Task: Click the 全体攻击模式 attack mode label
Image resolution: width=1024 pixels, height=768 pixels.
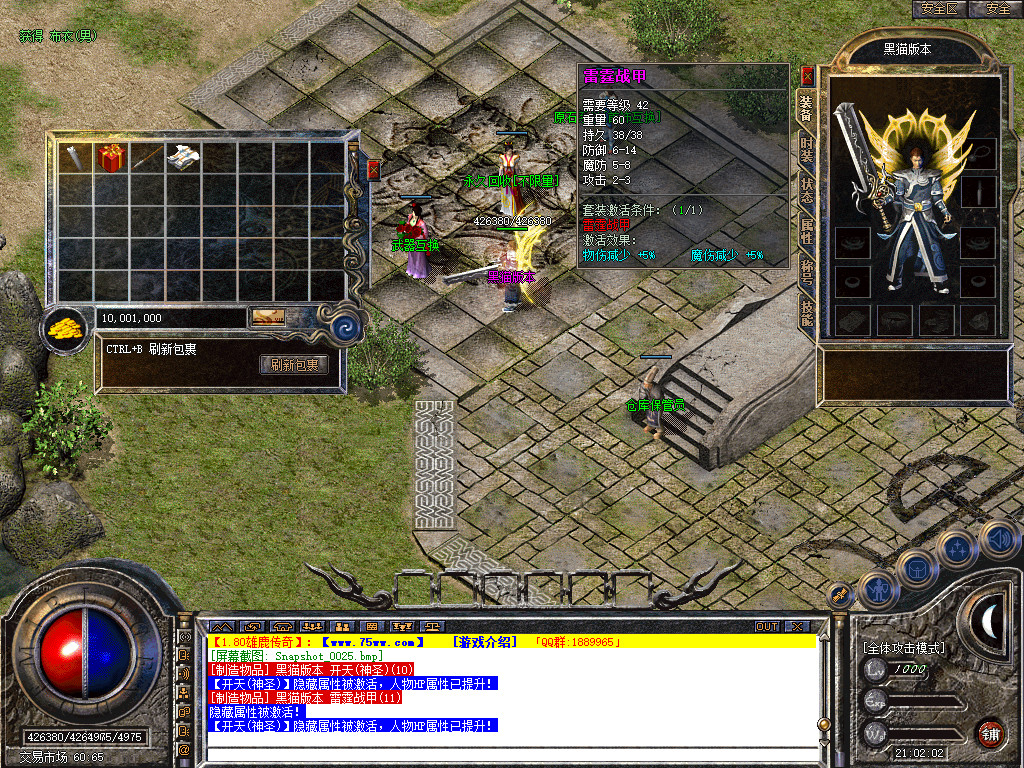Action: click(x=904, y=648)
